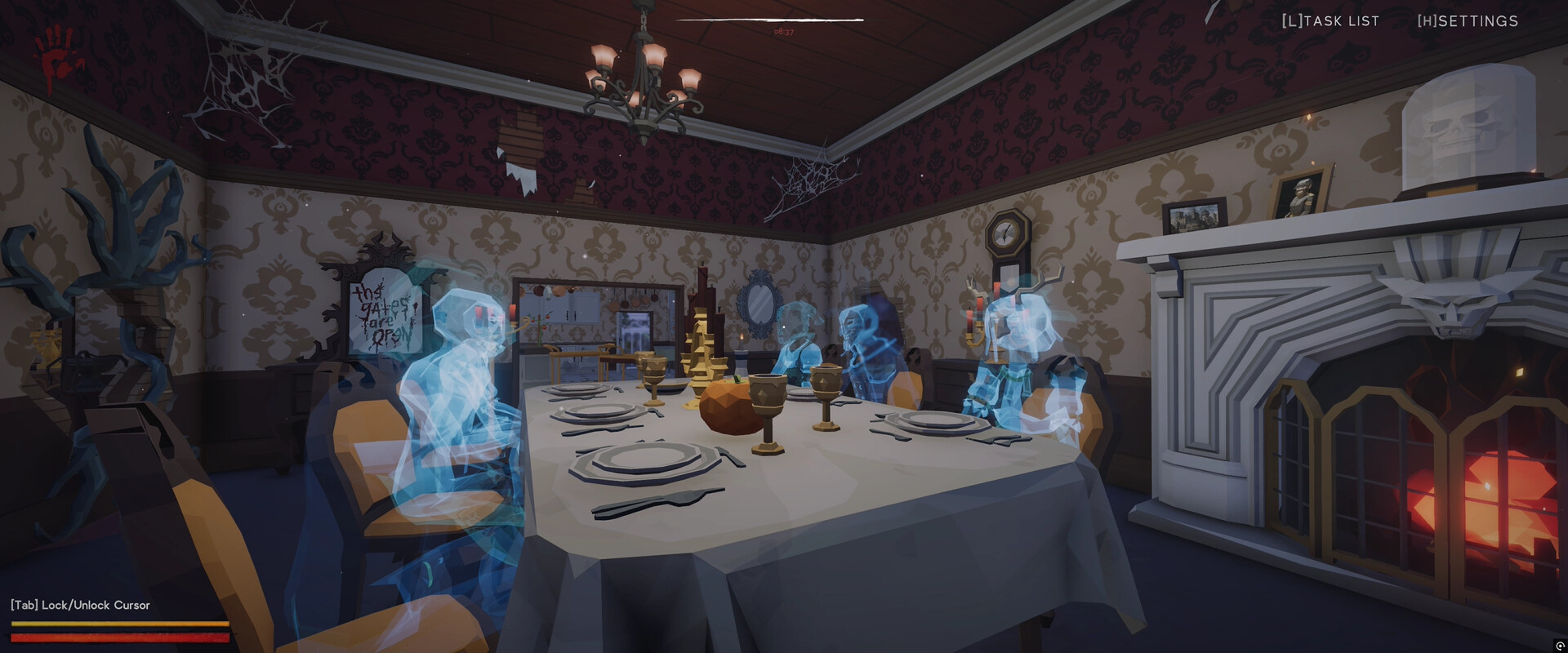Screen dimensions: 1568x653
Task: Open the Settings menu
Action: tap(1467, 20)
